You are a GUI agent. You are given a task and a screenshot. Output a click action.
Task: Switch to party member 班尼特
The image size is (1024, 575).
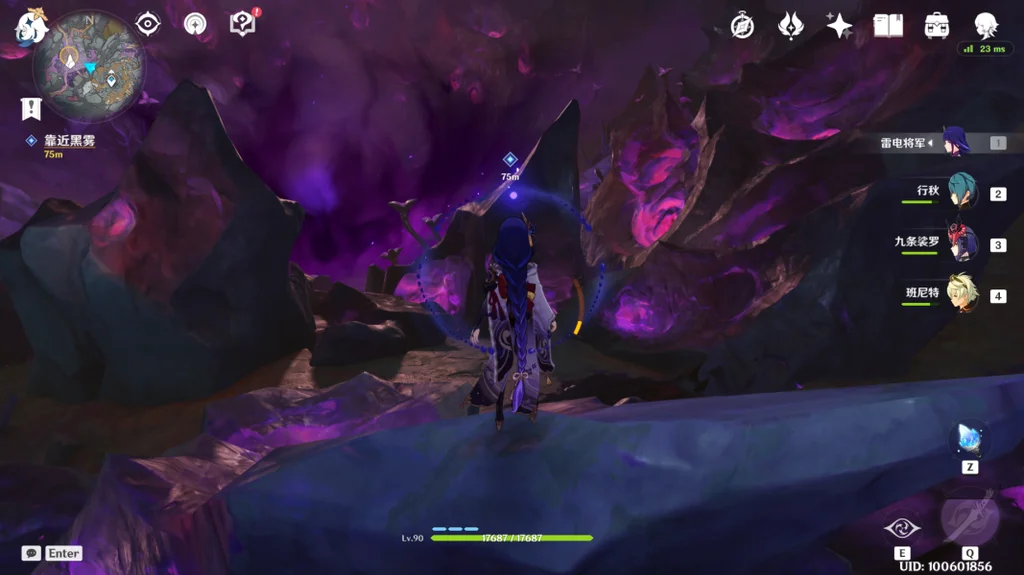coord(960,294)
